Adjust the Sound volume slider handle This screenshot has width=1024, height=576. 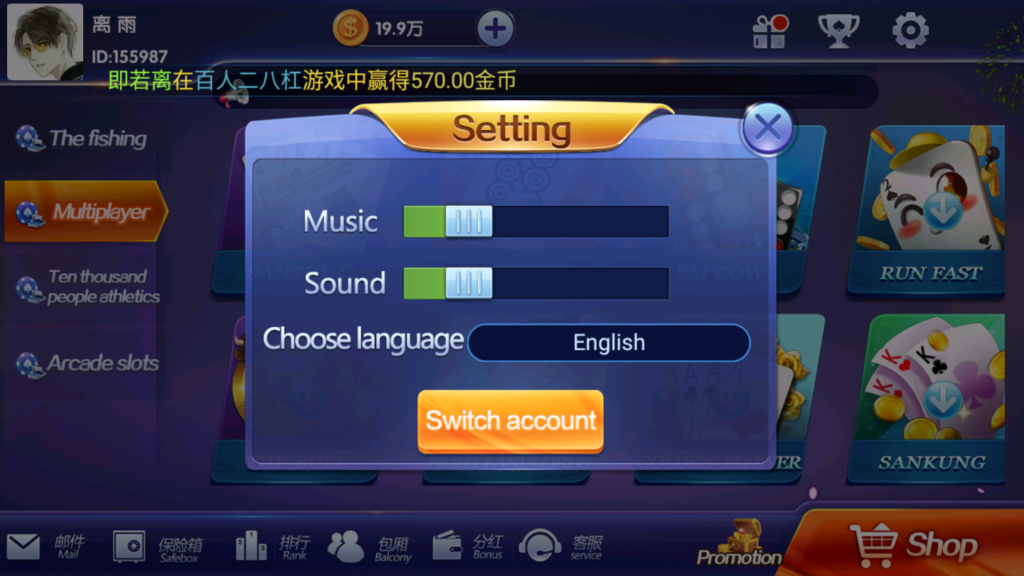point(468,284)
